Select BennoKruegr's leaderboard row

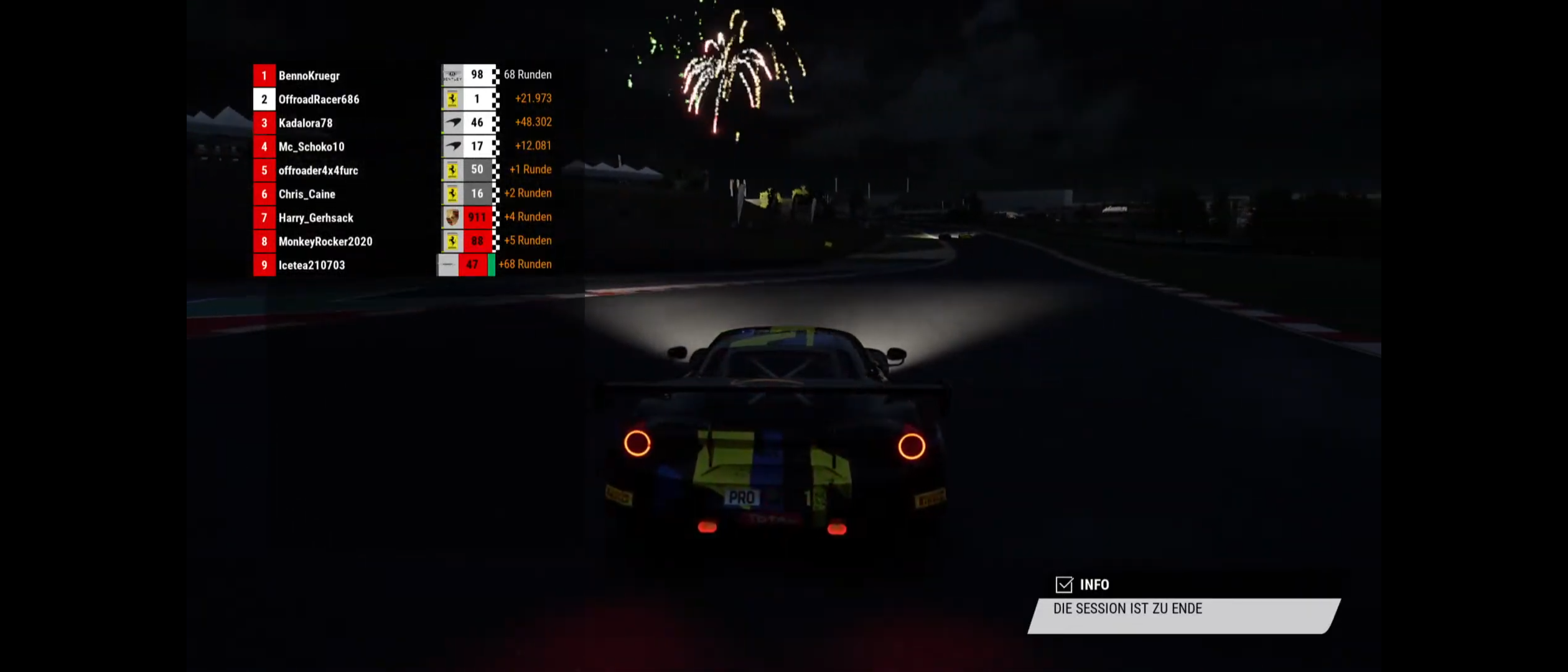point(309,75)
